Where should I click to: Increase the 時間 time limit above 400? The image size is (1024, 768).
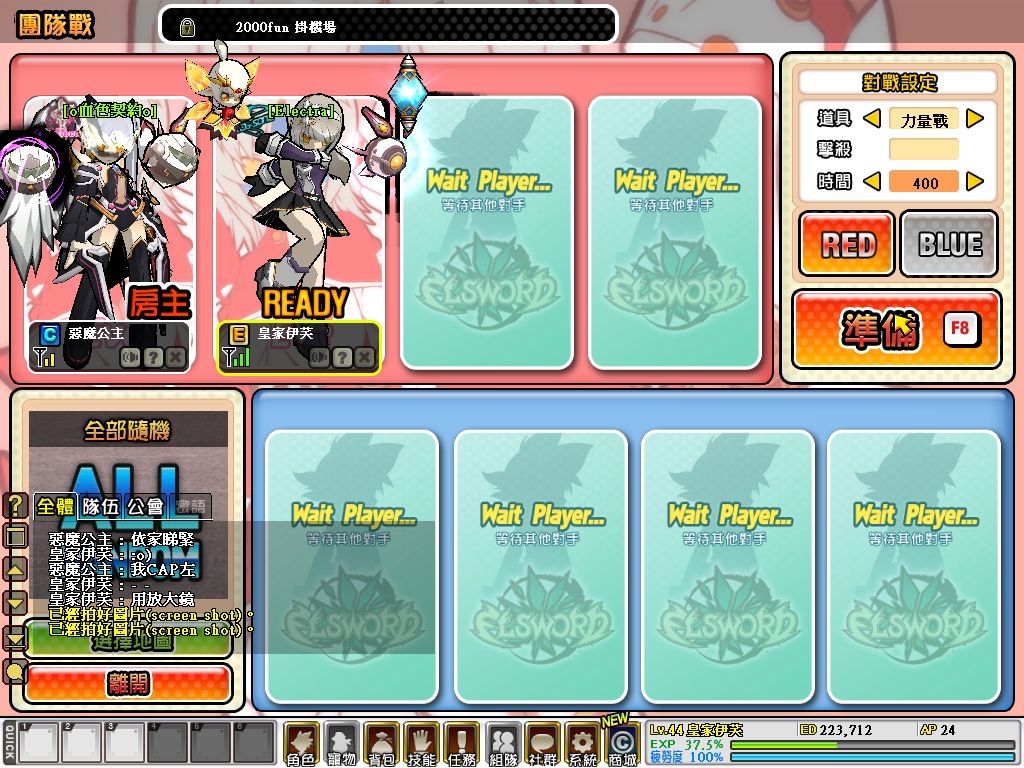[975, 182]
